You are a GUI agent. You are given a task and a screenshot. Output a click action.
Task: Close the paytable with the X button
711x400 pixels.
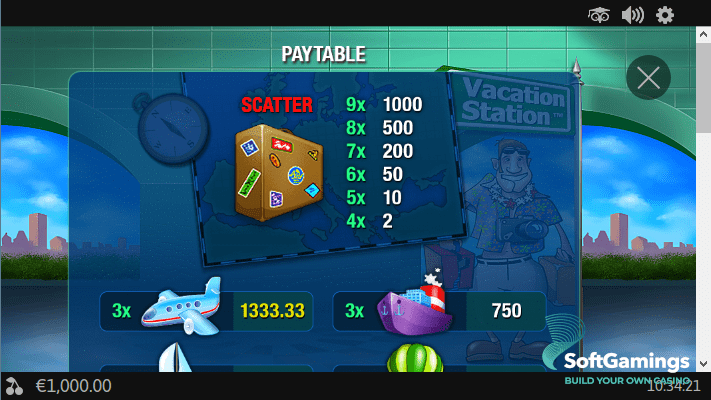[647, 77]
